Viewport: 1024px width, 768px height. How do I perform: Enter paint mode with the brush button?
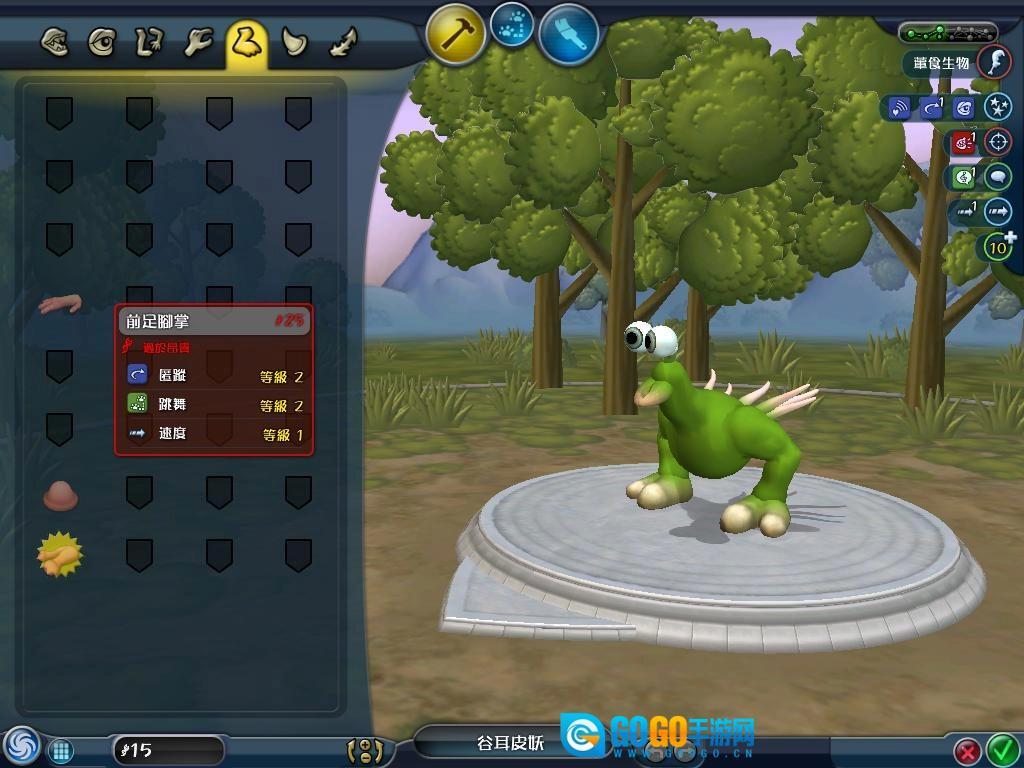pos(569,34)
